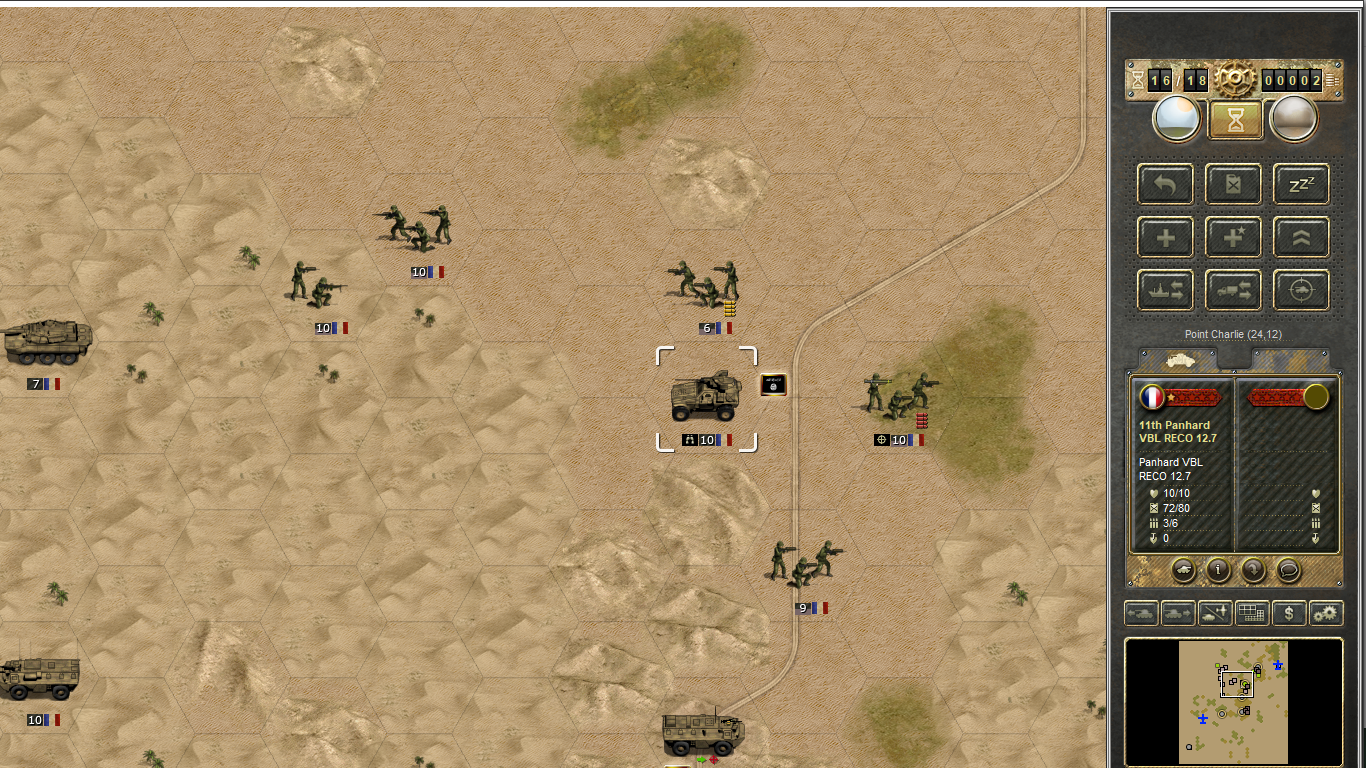Viewport: 1366px width, 768px height.
Task: Show unit info with the 'i' button
Action: tap(1218, 569)
